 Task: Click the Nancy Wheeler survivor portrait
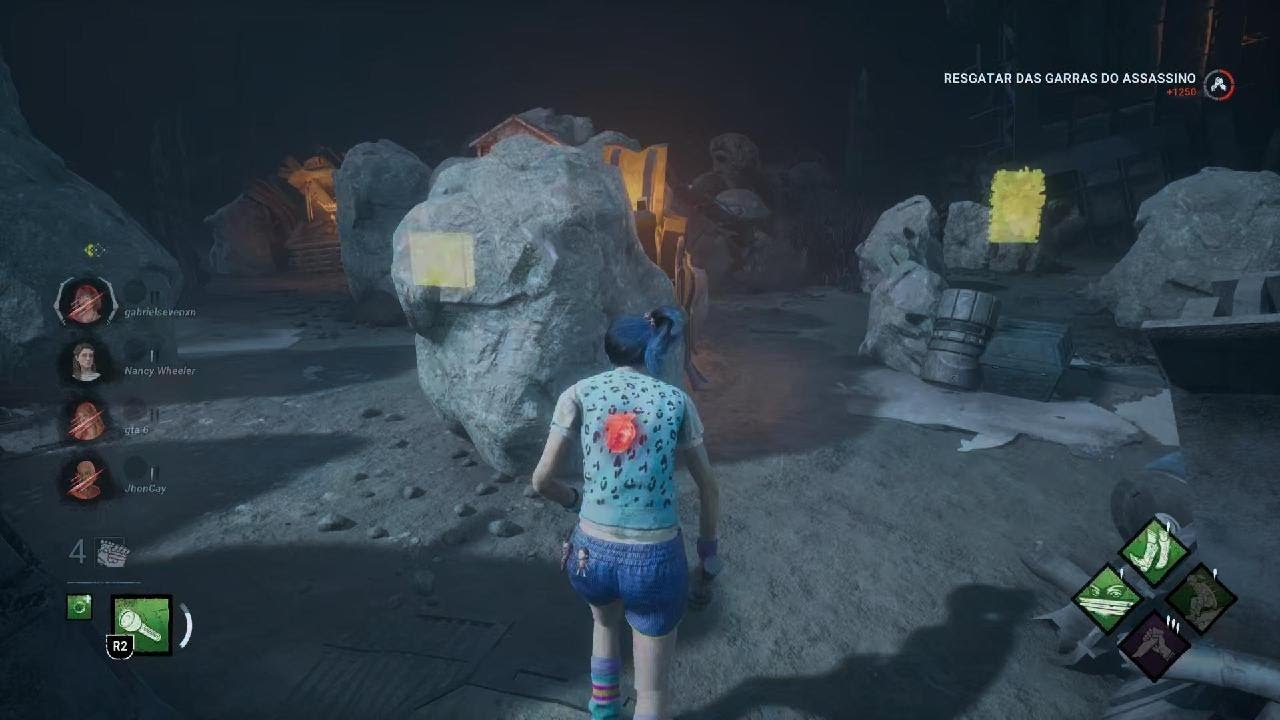coord(86,361)
